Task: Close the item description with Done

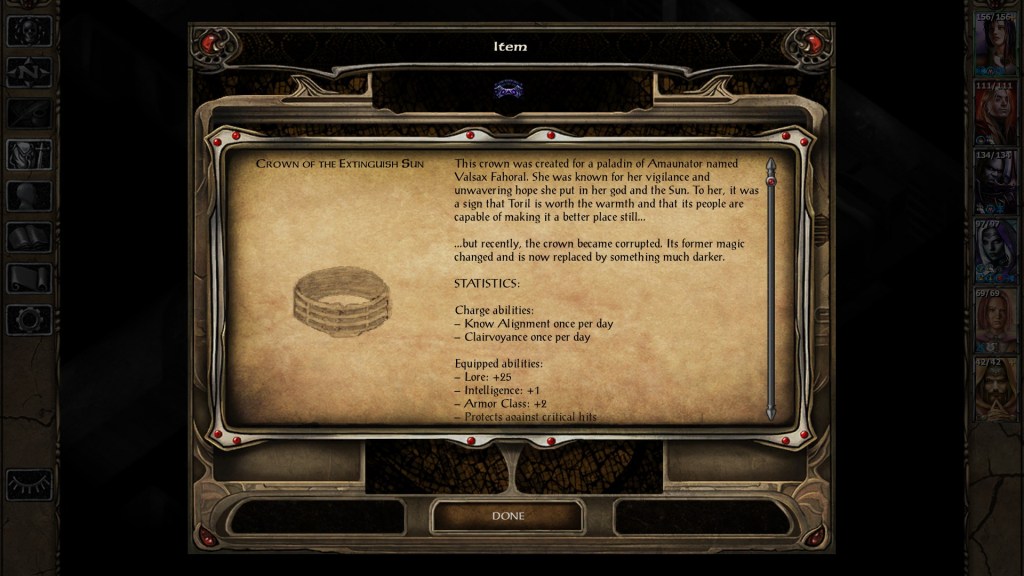Action: [x=507, y=516]
